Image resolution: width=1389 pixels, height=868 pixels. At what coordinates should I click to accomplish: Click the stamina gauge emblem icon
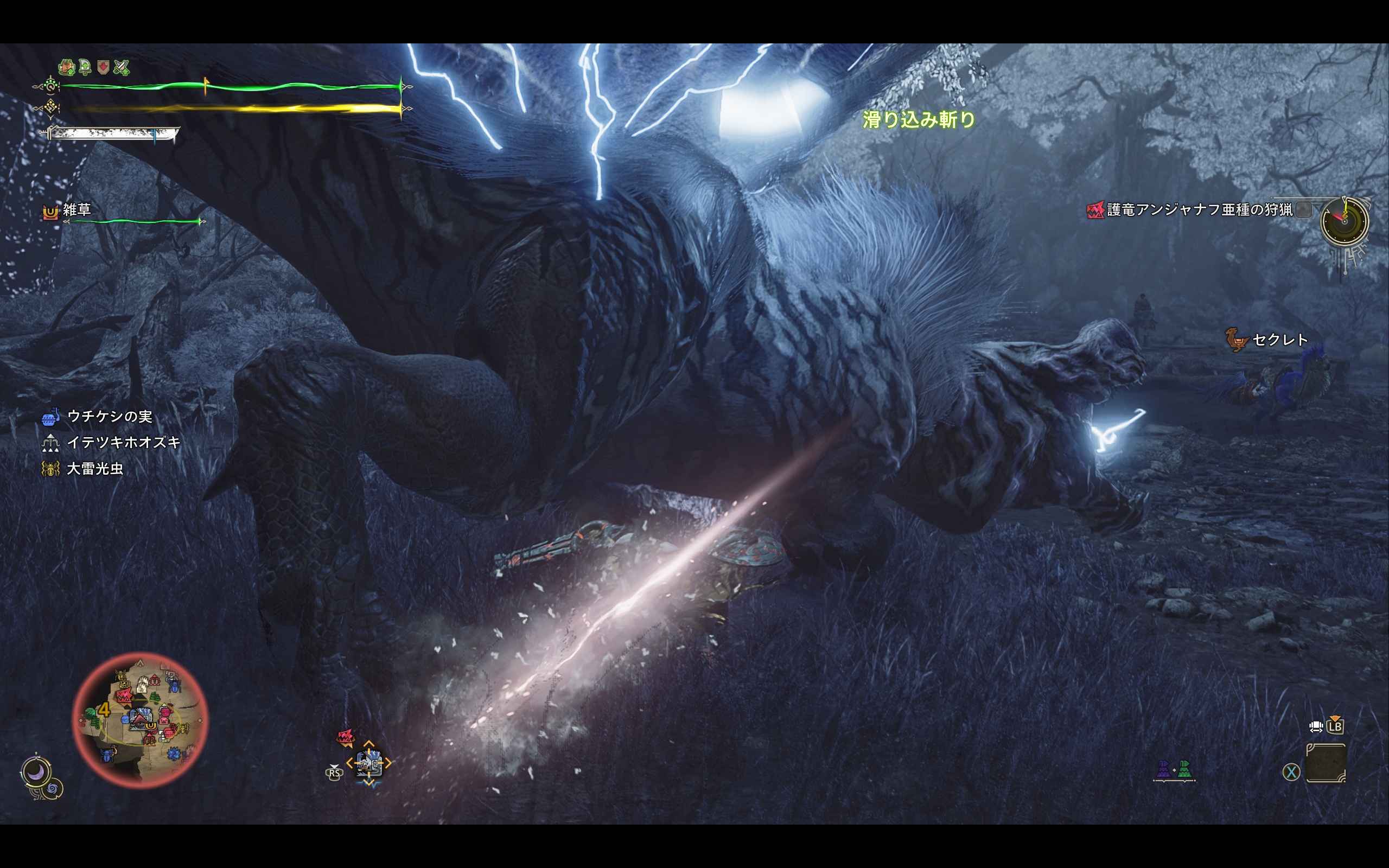click(50, 107)
